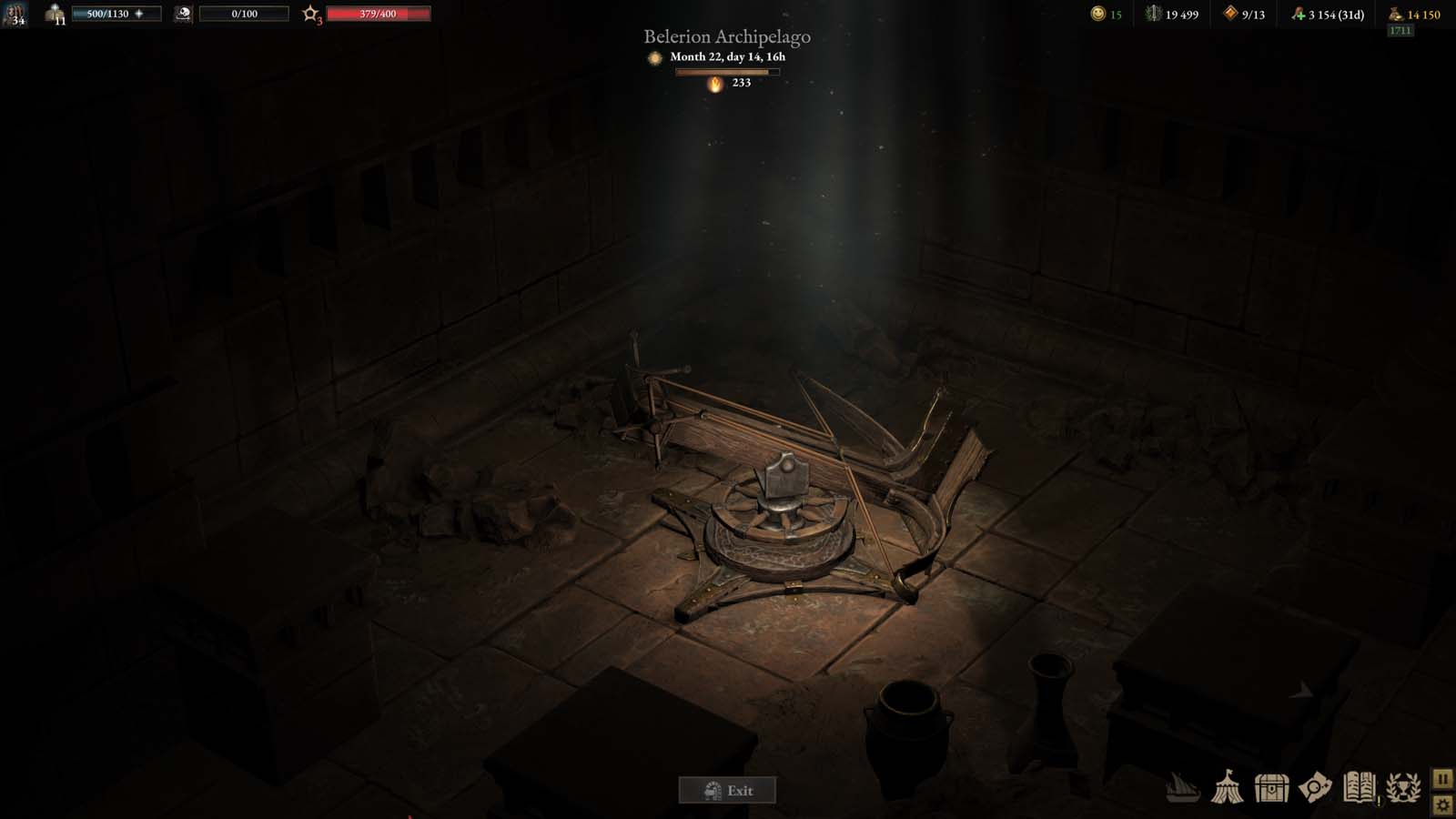The image size is (1456, 819).
Task: Click the coin purse money icon
Action: point(1395,13)
